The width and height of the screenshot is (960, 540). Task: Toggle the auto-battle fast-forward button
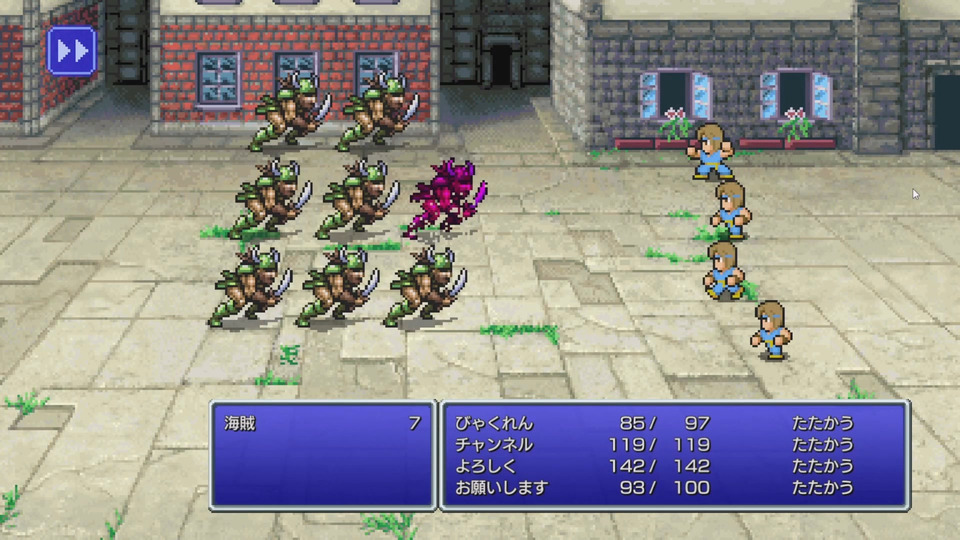click(71, 51)
